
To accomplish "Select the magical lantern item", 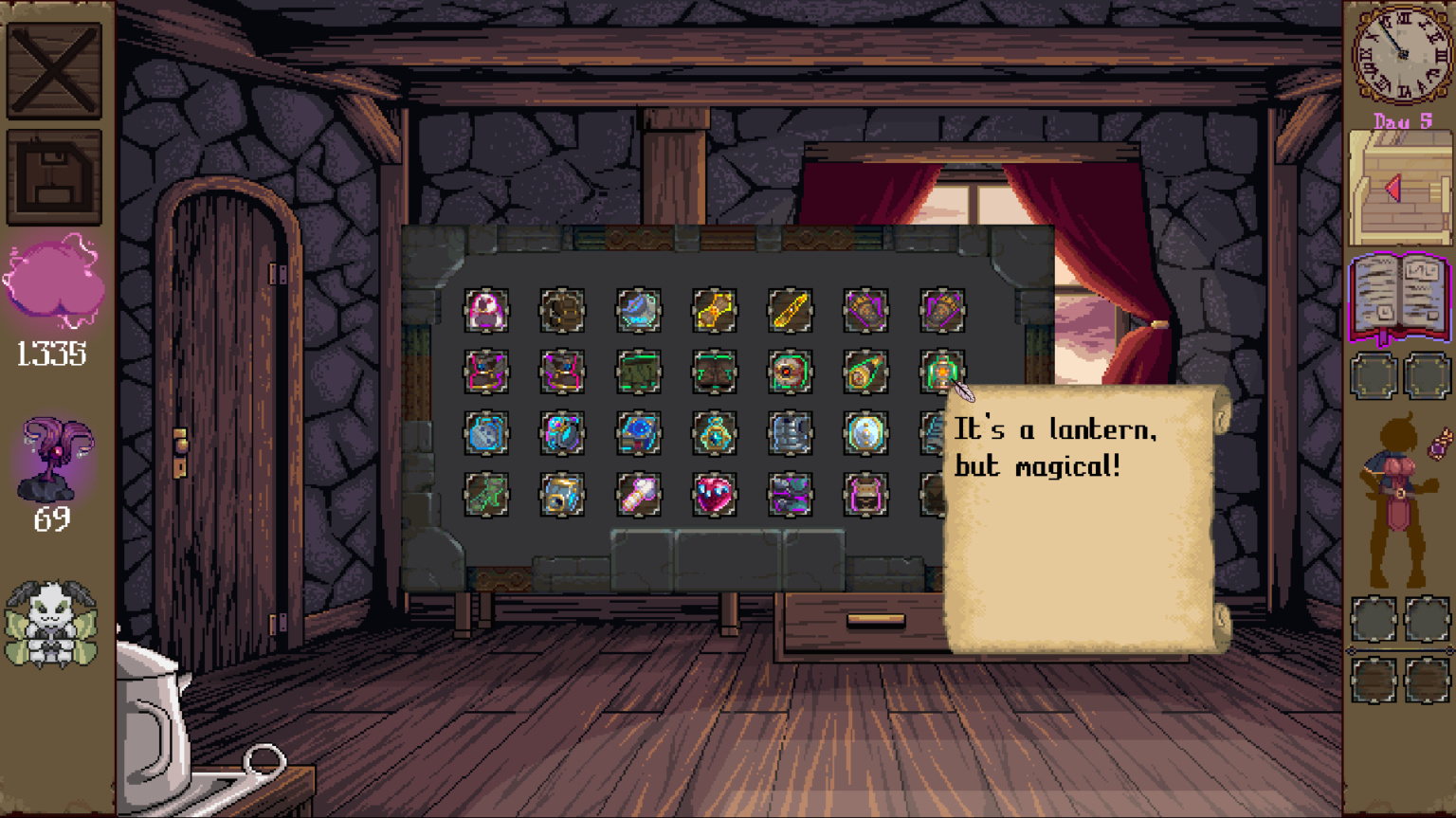I will (941, 372).
